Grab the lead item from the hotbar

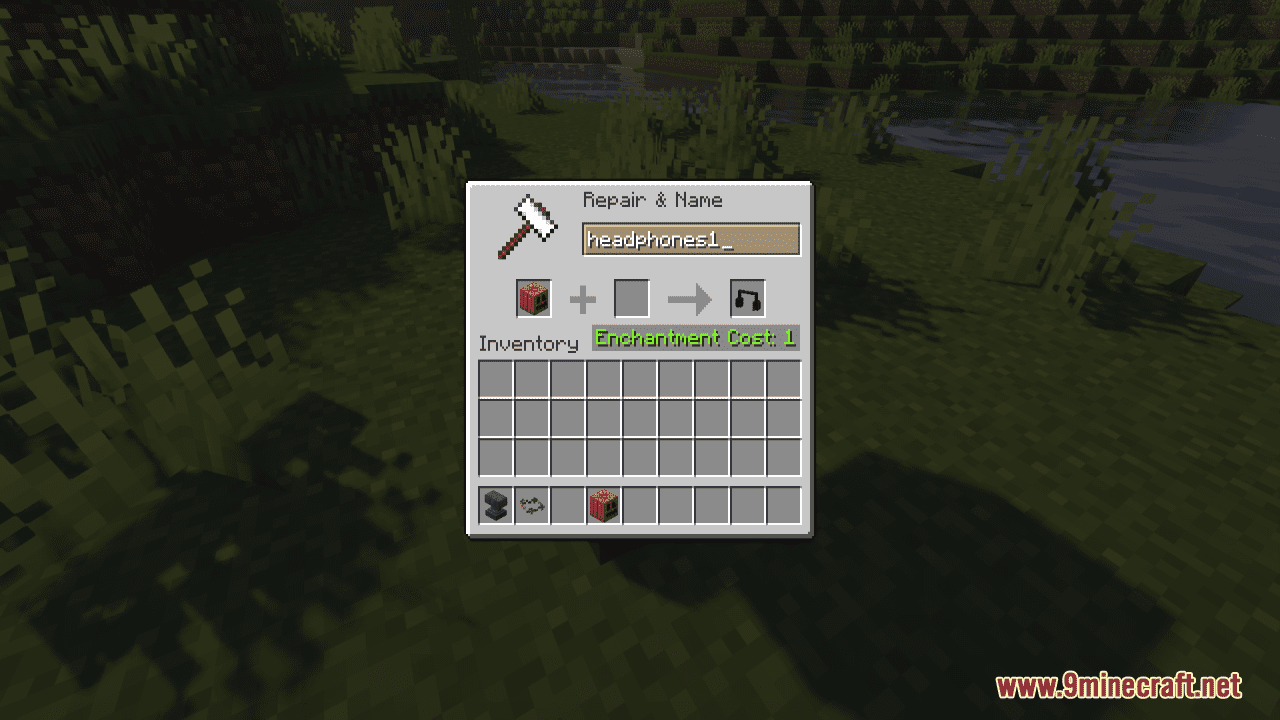coord(531,505)
